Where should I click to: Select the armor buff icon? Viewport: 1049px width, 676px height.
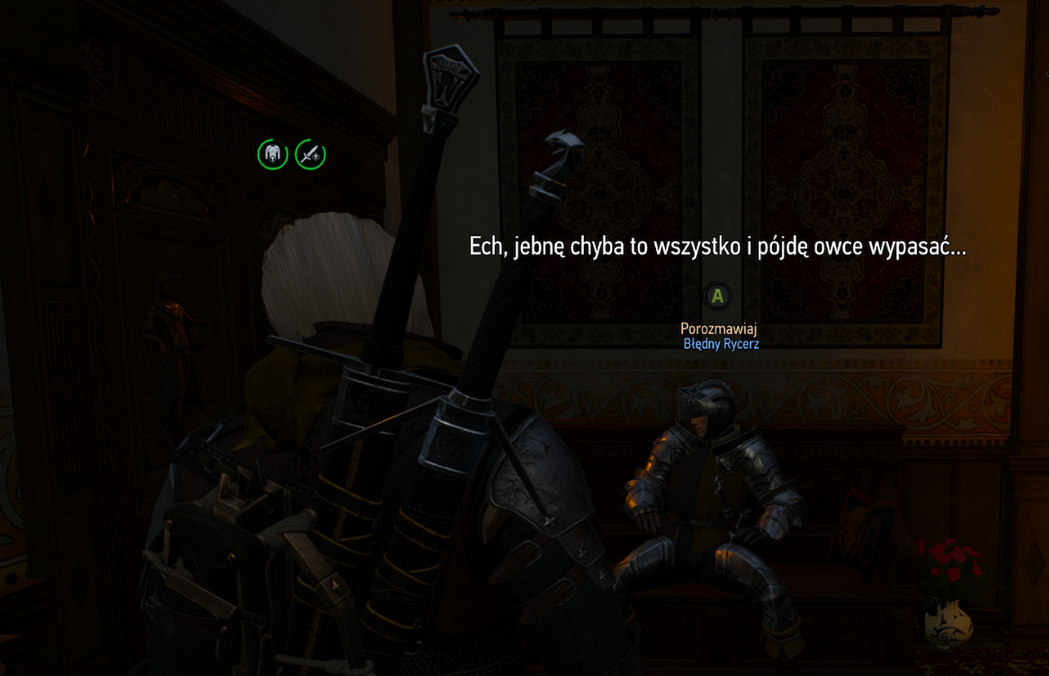(x=273, y=154)
